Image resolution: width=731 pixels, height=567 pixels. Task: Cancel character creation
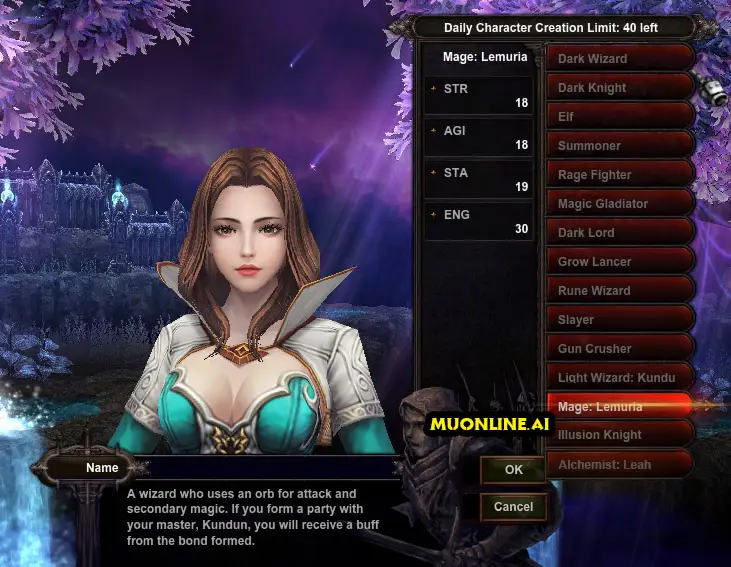(513, 506)
